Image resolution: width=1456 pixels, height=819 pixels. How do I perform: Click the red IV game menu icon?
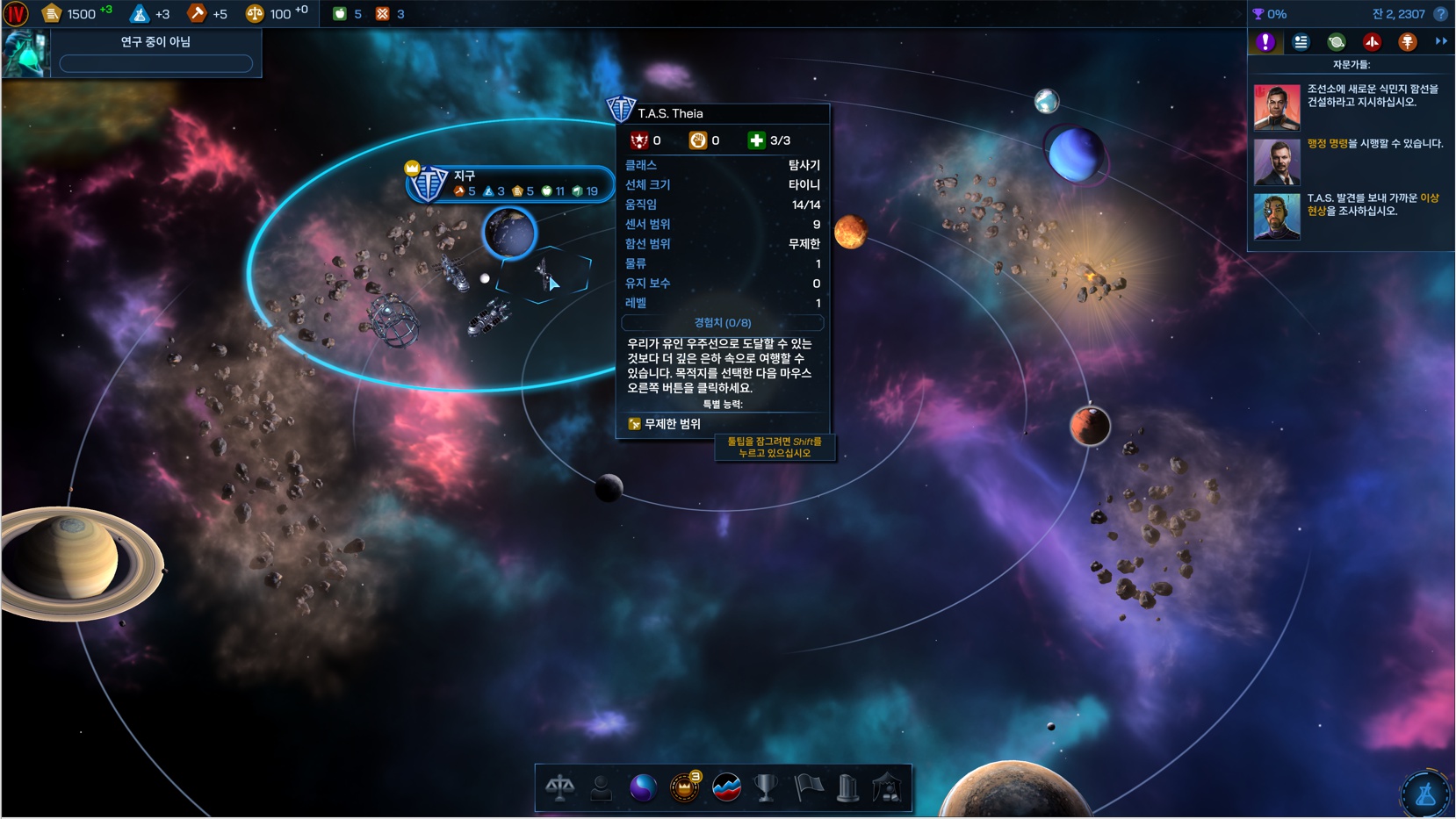[x=16, y=14]
